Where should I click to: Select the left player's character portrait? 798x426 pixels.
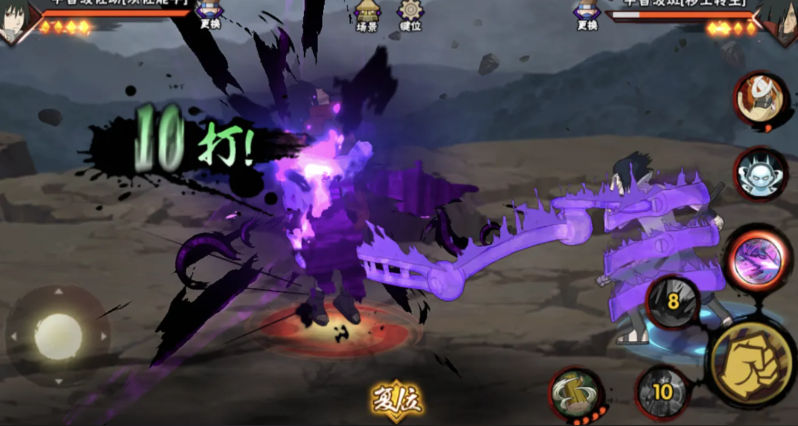[x=14, y=20]
